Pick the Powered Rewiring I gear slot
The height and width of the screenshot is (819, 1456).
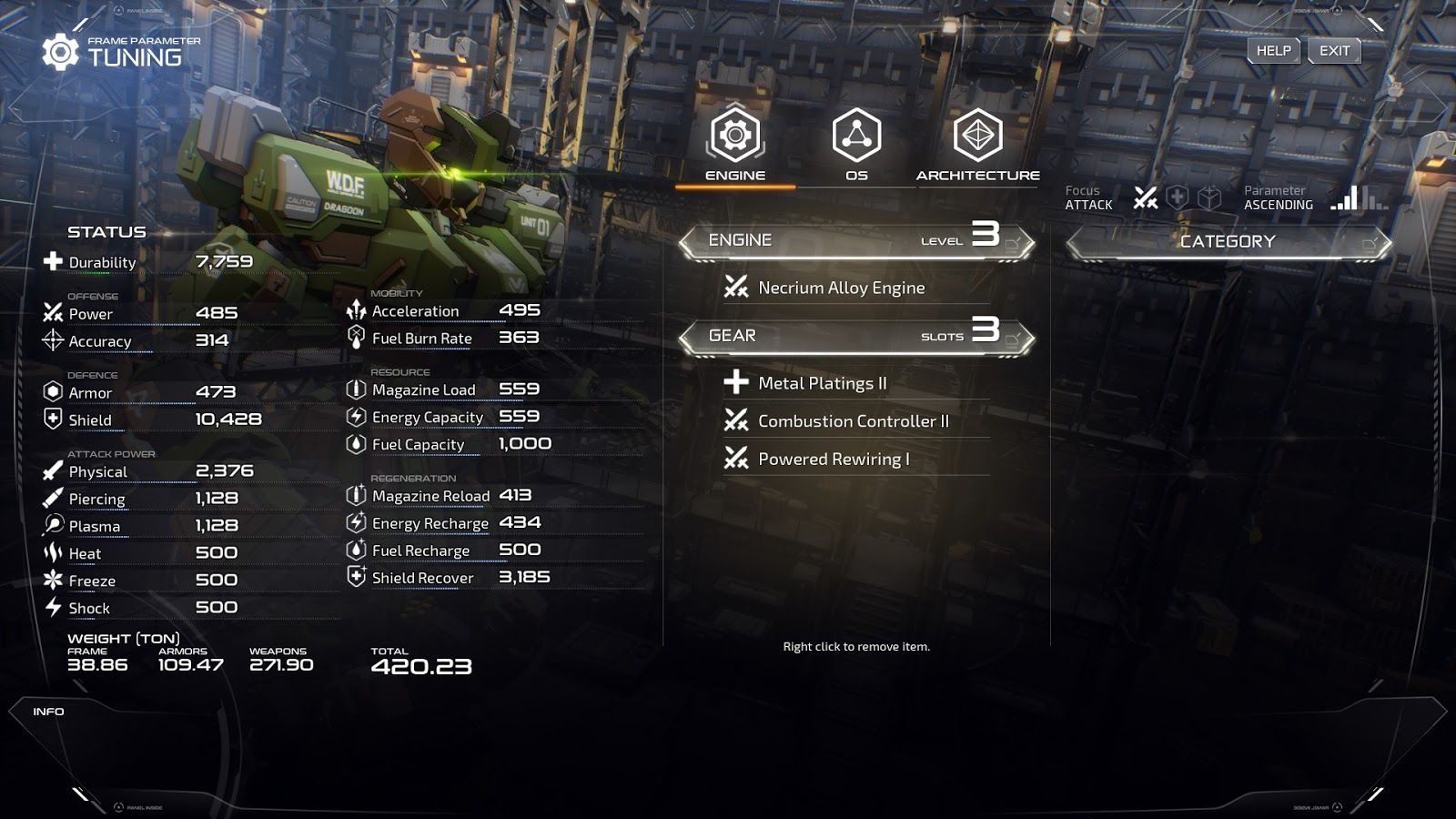[834, 460]
